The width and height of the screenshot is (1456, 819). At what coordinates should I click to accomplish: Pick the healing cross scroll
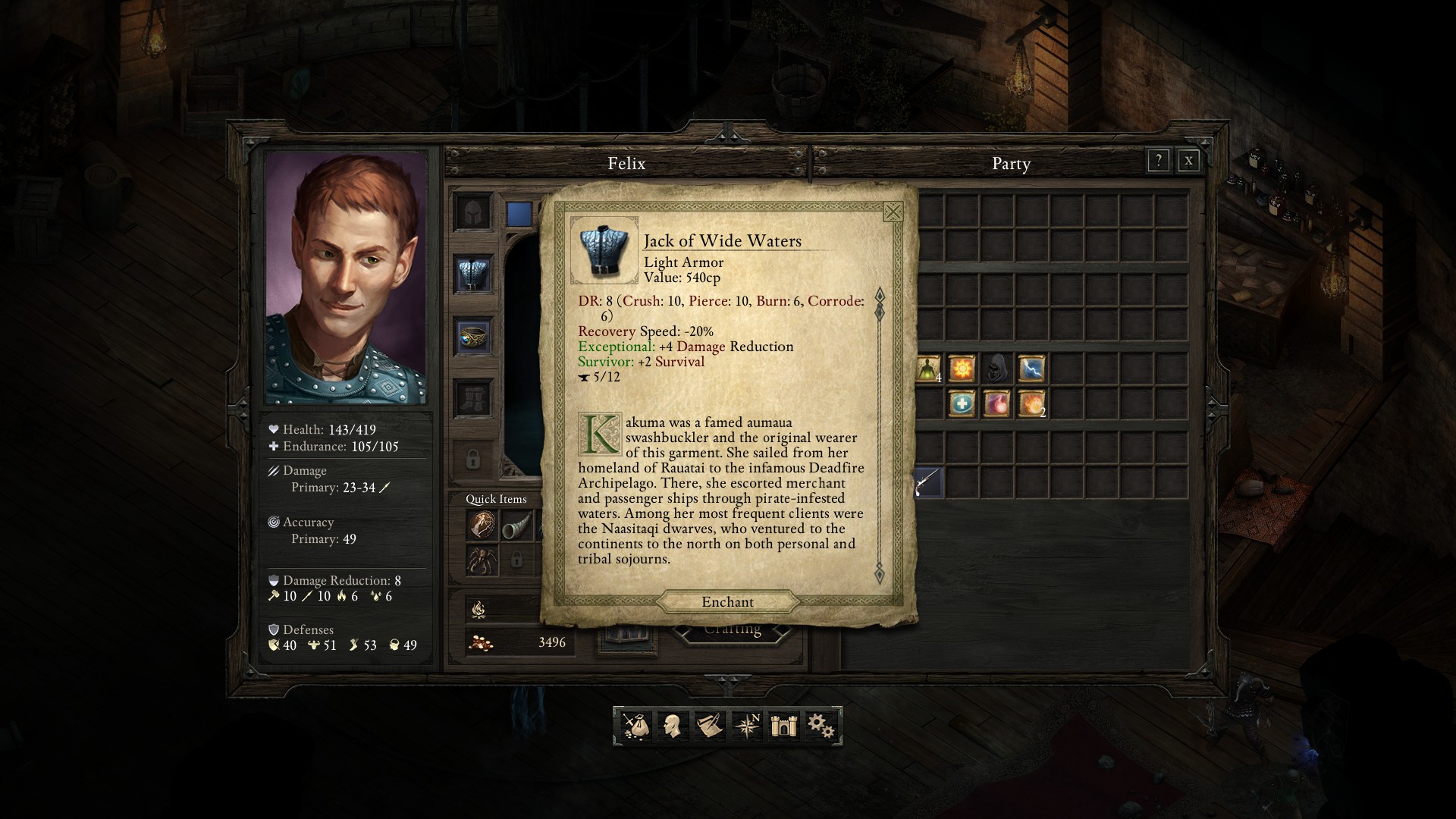[962, 403]
